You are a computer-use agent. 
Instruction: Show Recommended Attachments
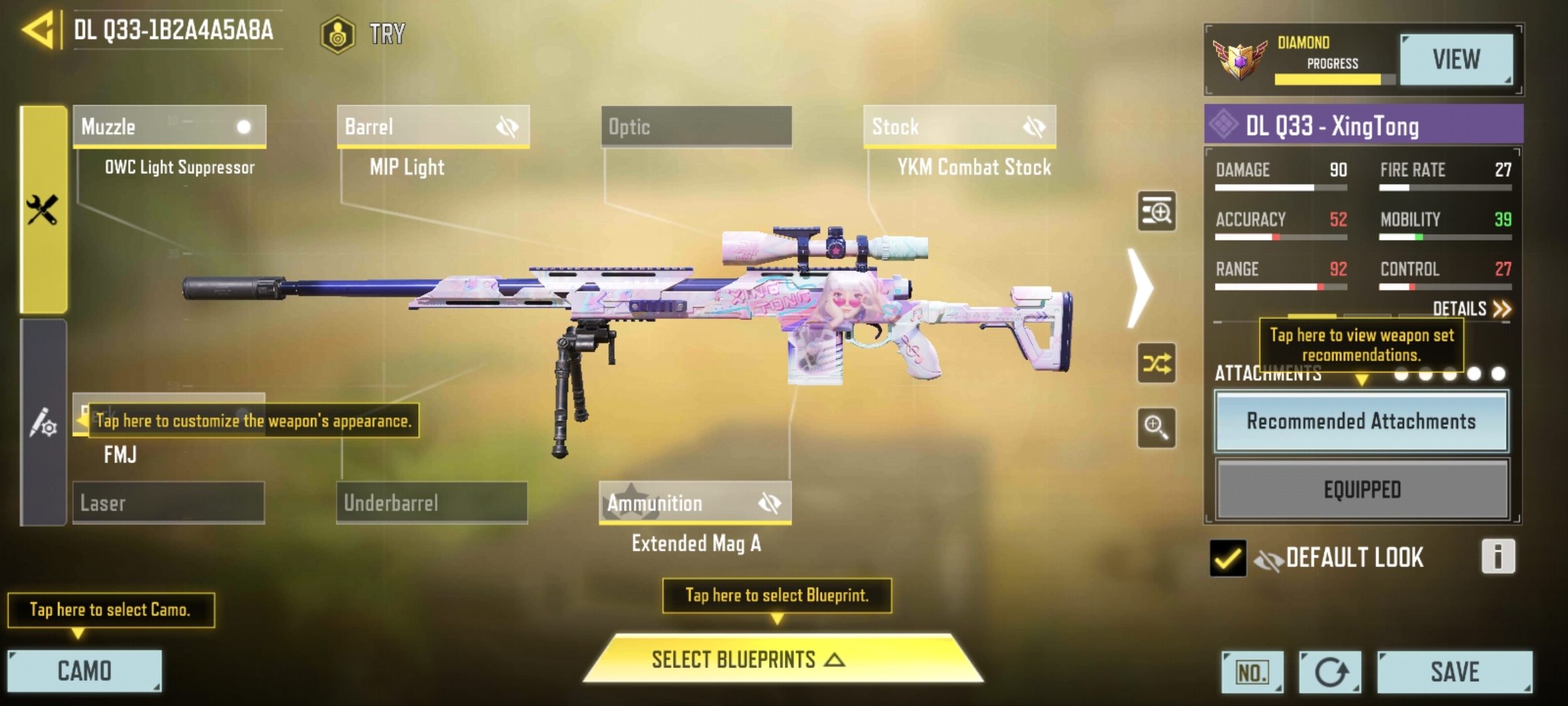1362,421
